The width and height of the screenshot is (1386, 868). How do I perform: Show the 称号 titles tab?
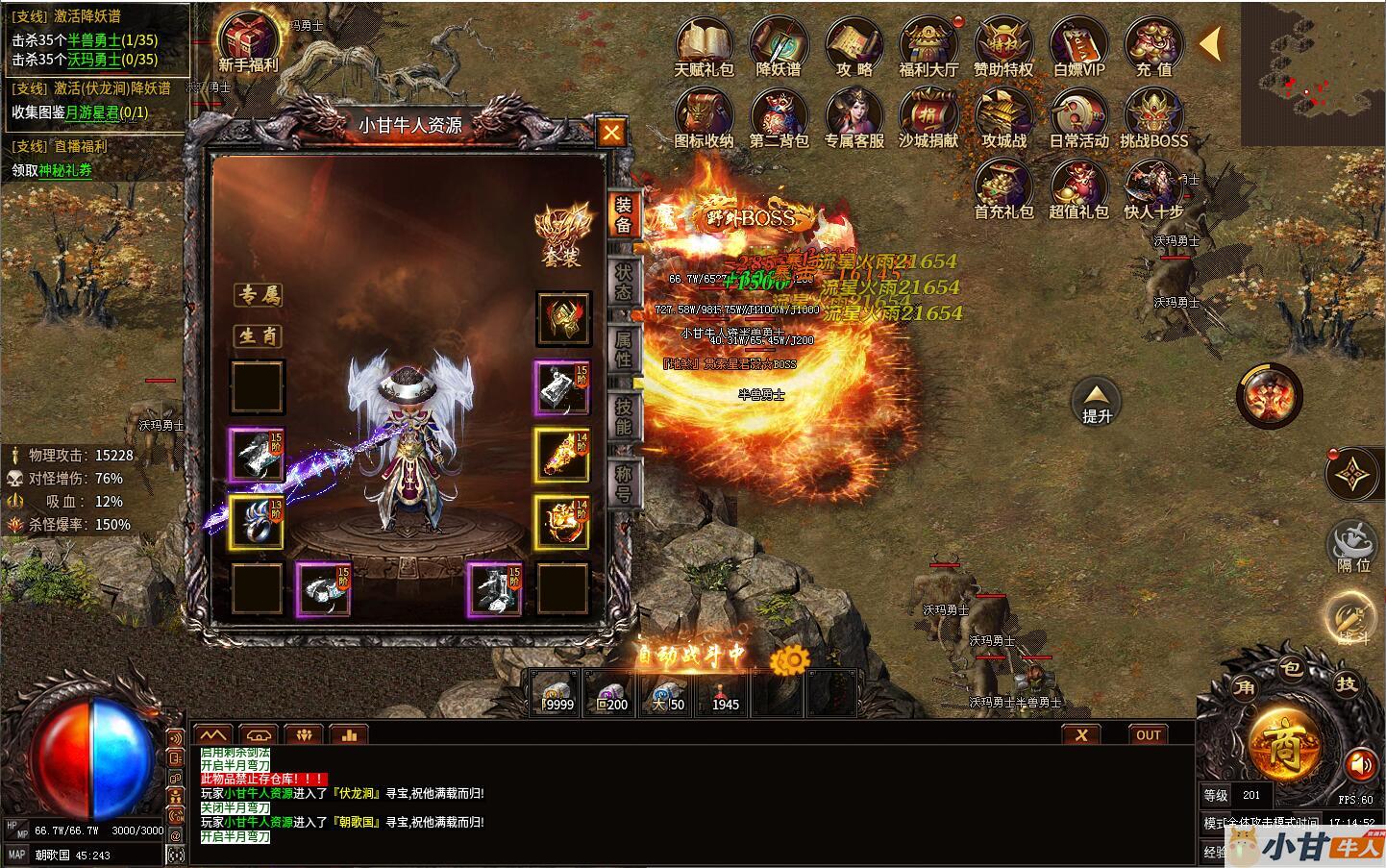pos(623,484)
